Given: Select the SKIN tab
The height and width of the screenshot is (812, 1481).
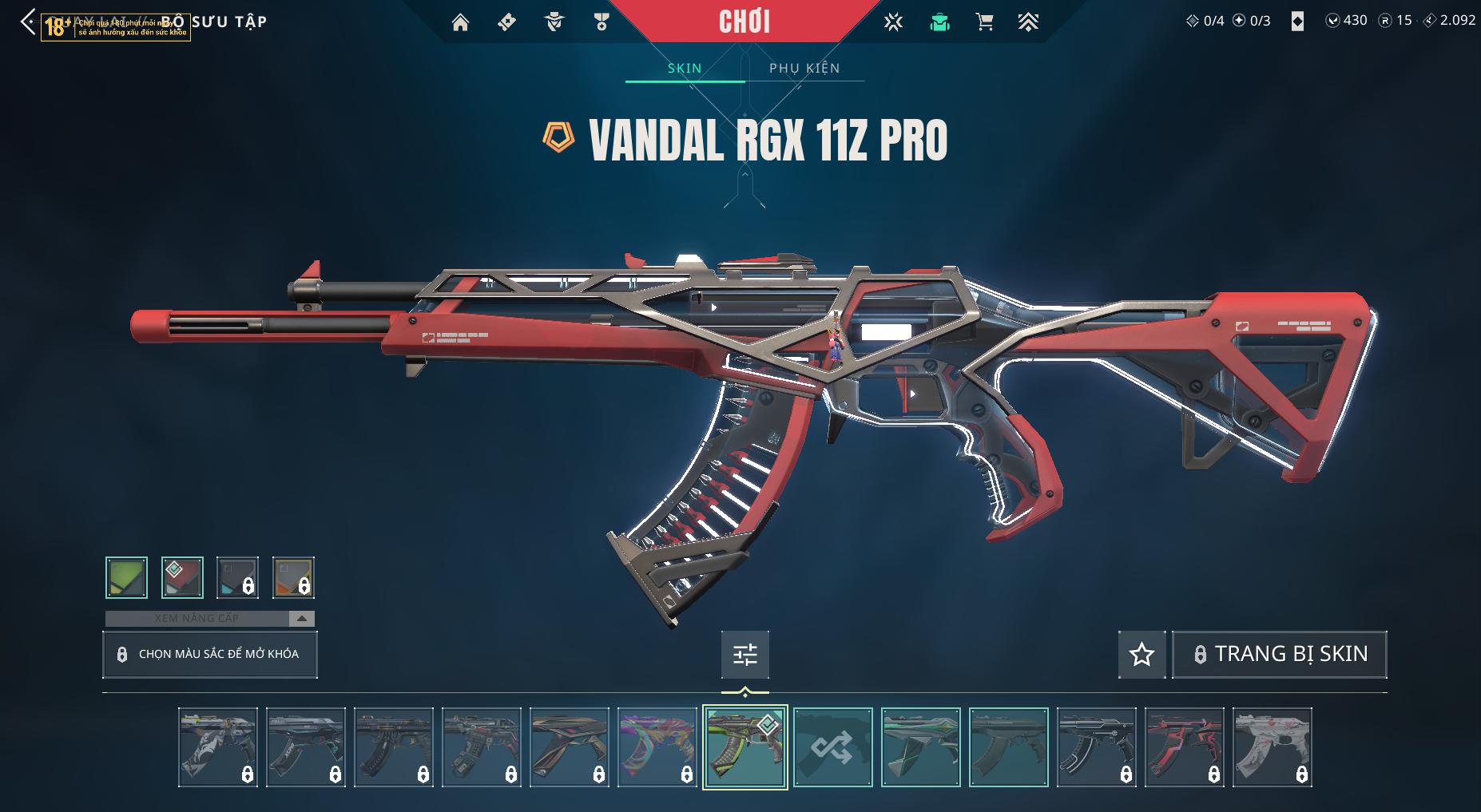Looking at the screenshot, I should [x=685, y=68].
